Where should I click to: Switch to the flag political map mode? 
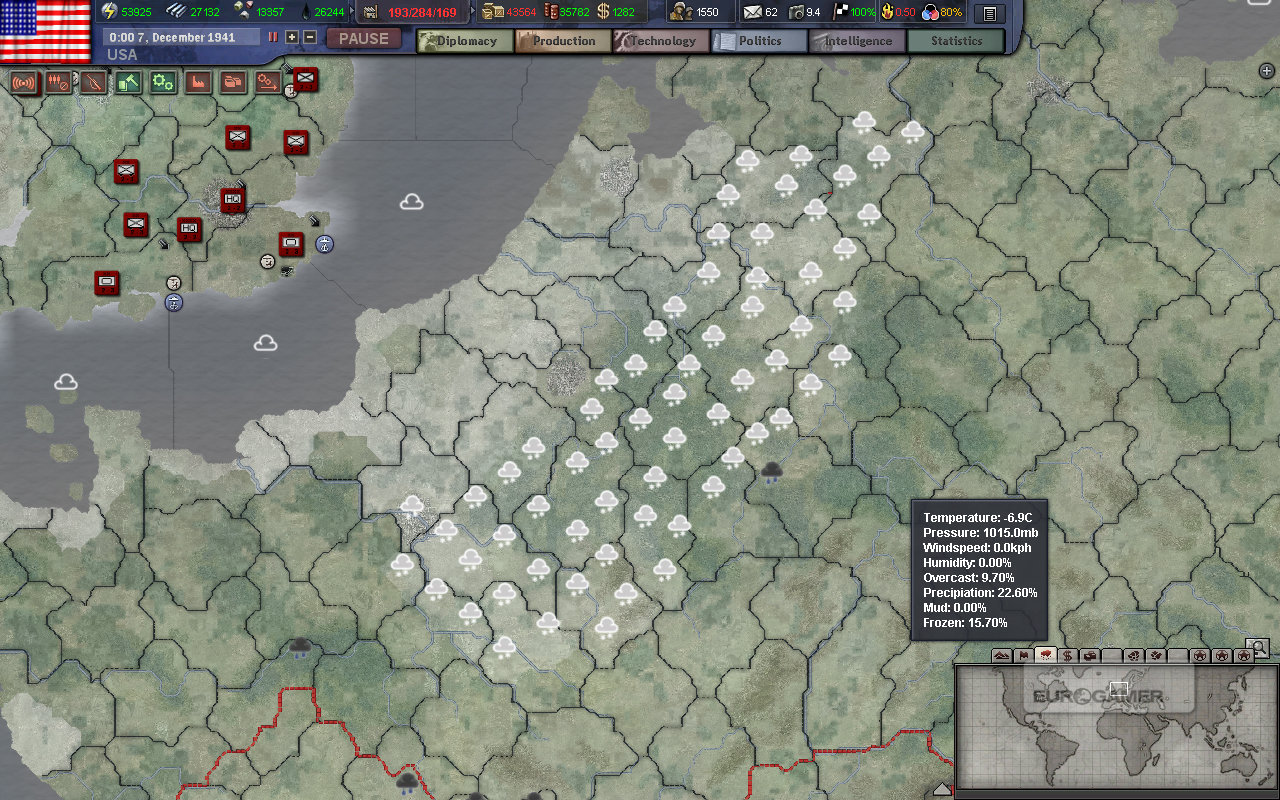(1023, 656)
